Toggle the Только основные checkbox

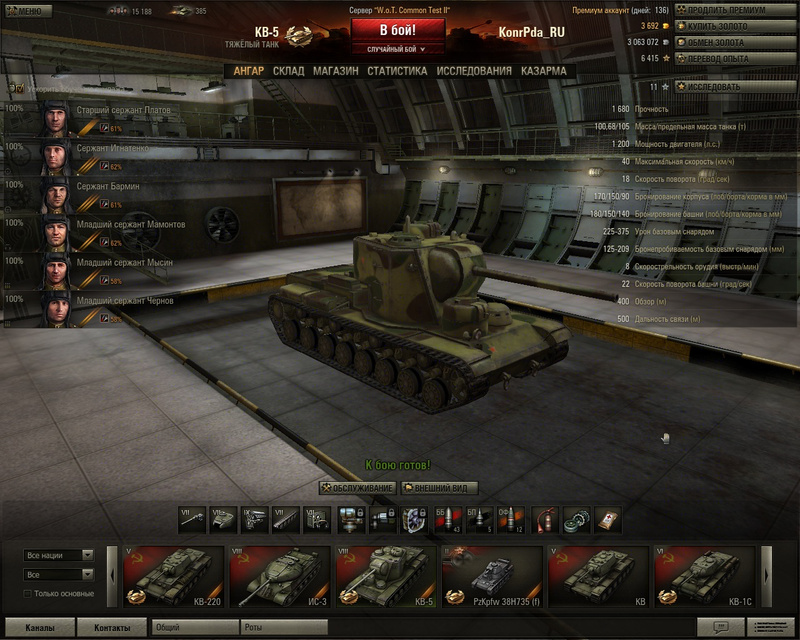coord(27,594)
